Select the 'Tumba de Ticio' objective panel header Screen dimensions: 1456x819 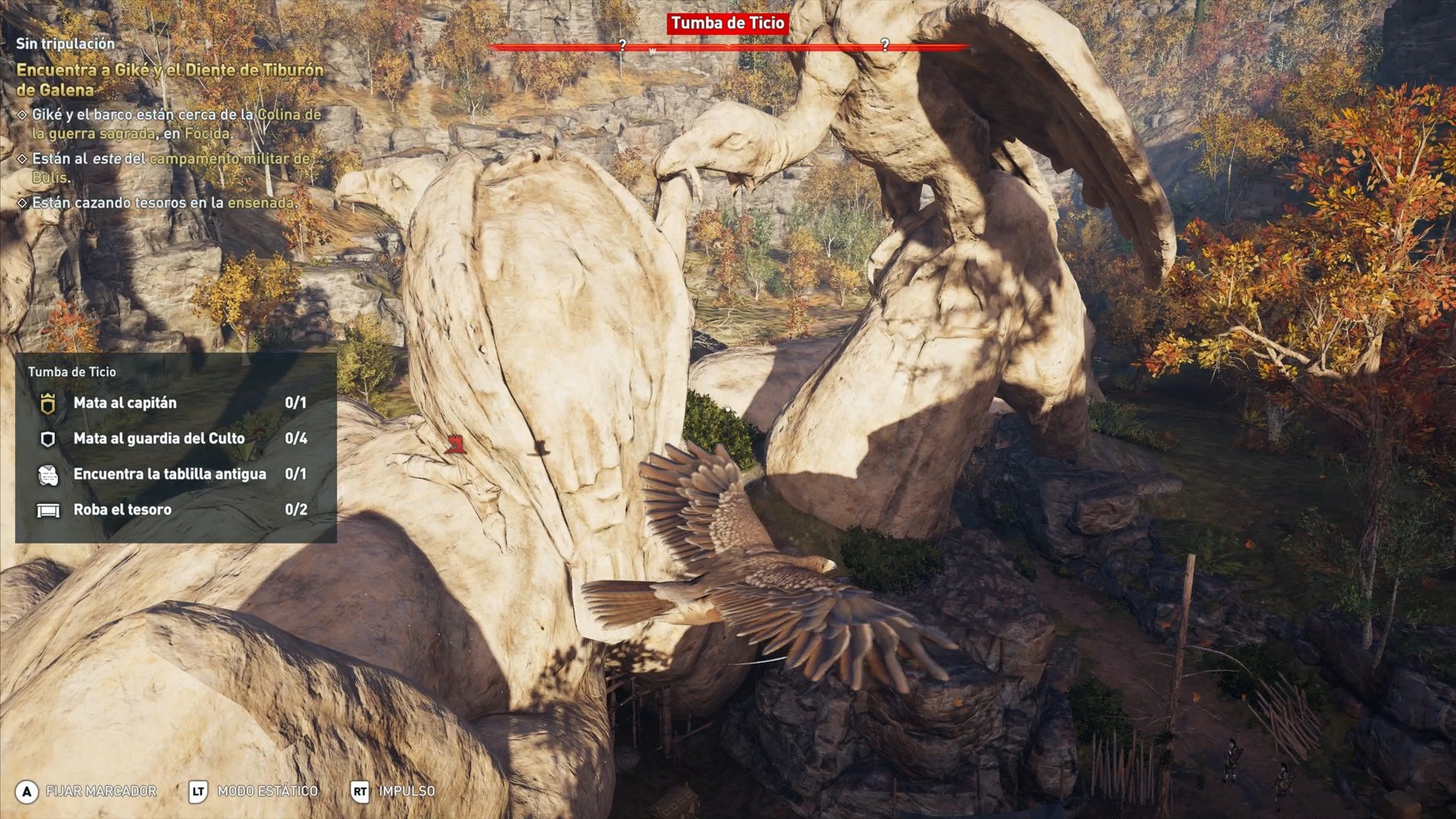[72, 372]
